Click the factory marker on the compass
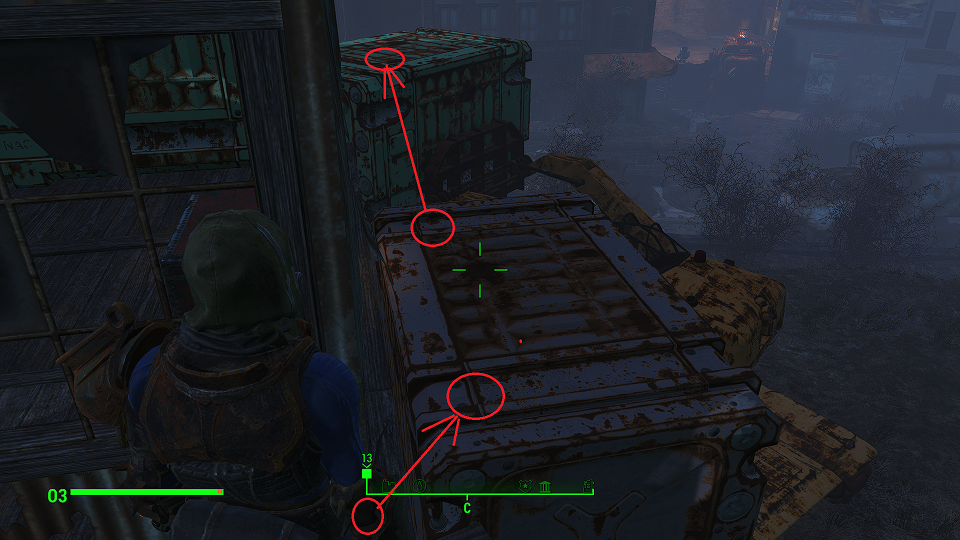Screen dimensions: 960x540 click(x=388, y=486)
